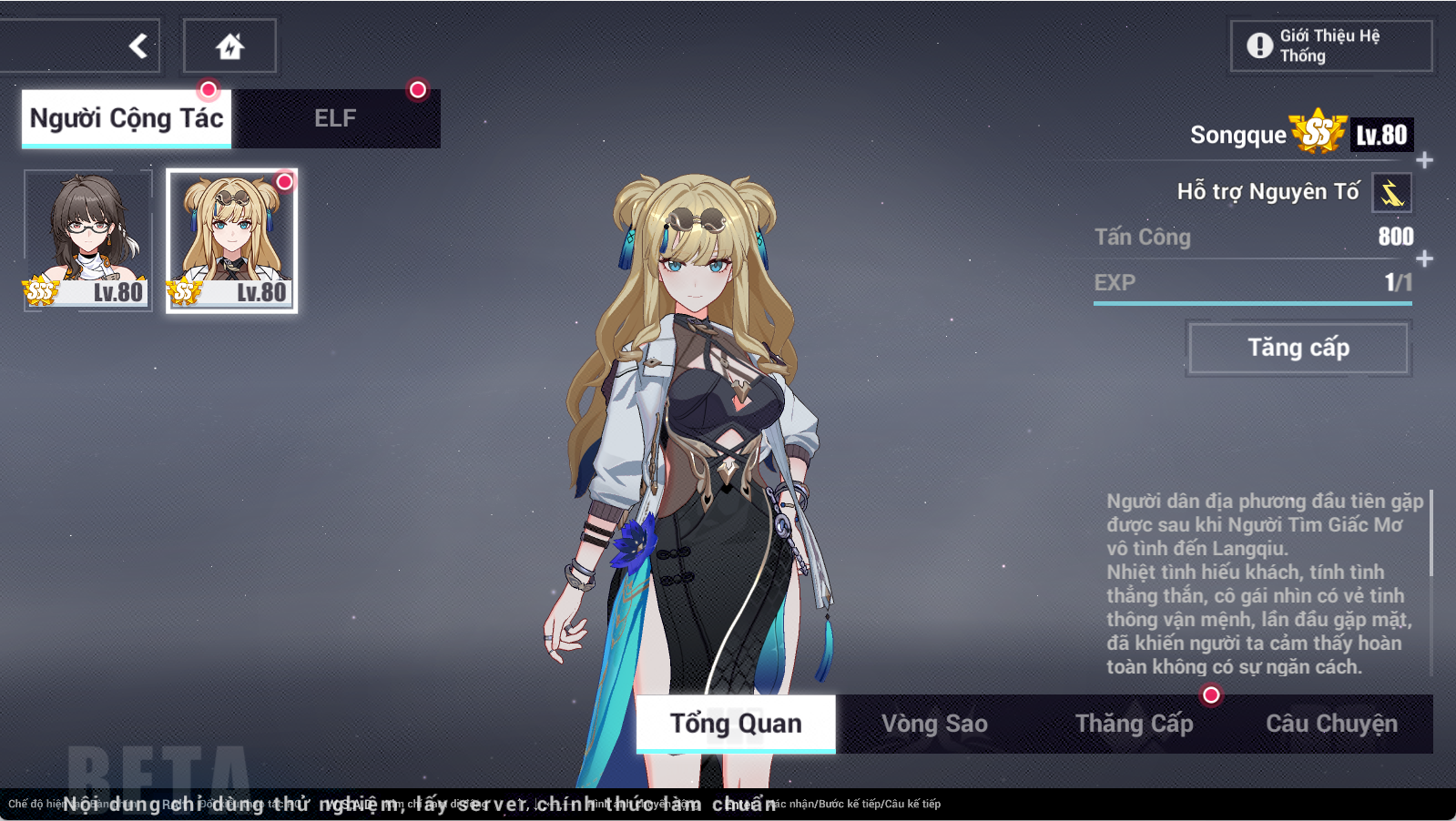Click the back arrow icon
1456x821 pixels.
coord(137,45)
